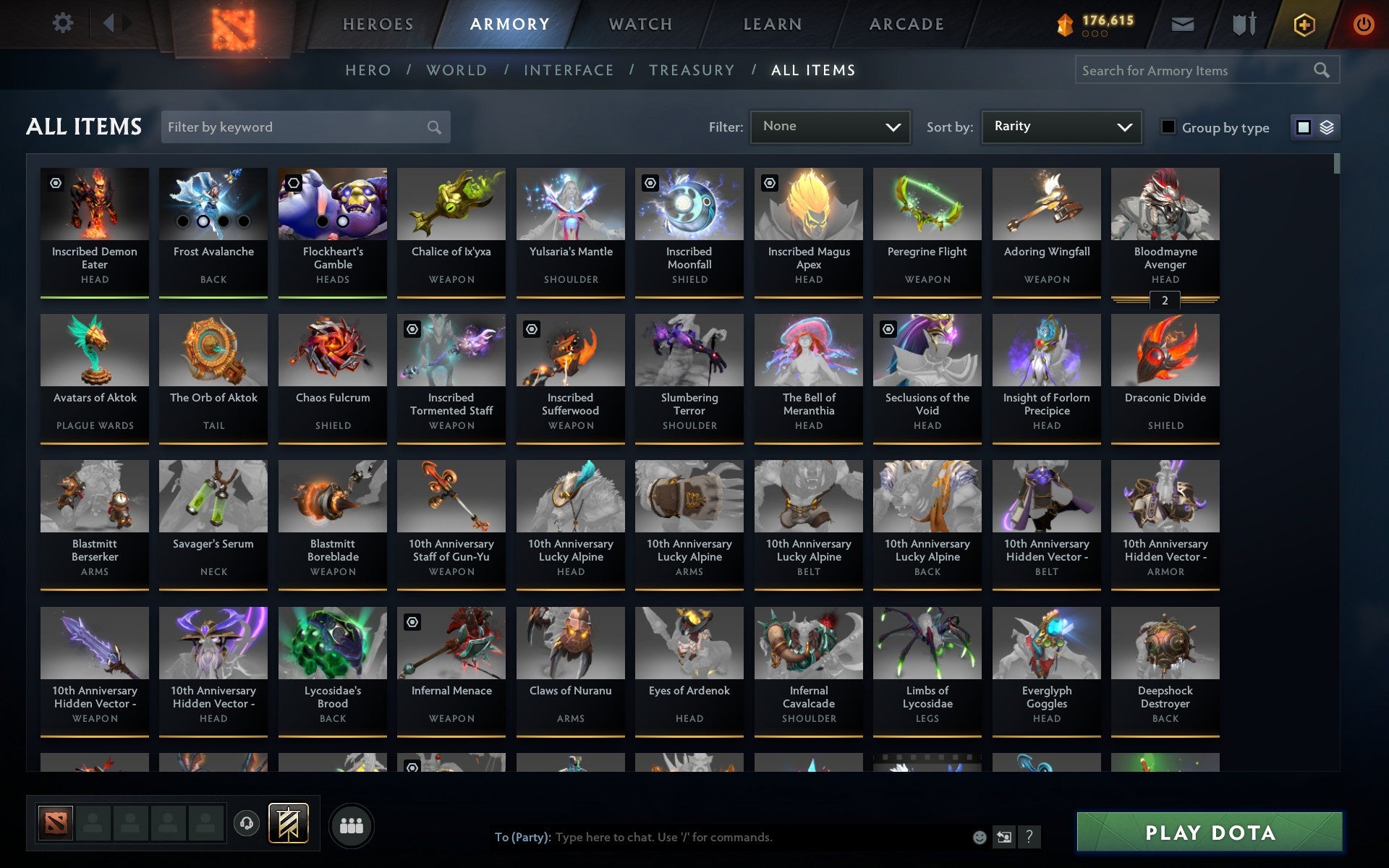Open the Filter dropdown set to None
This screenshot has height=868, width=1389.
pyautogui.click(x=829, y=127)
